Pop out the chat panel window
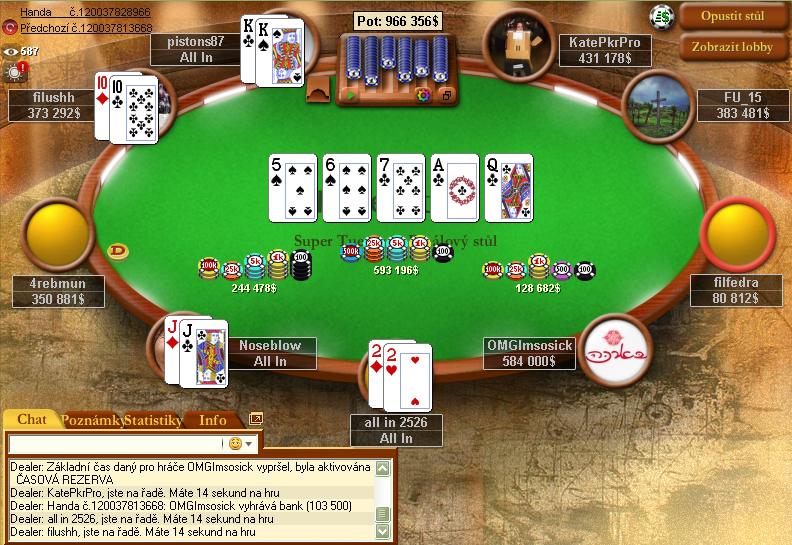Image resolution: width=792 pixels, height=545 pixels. tap(255, 420)
